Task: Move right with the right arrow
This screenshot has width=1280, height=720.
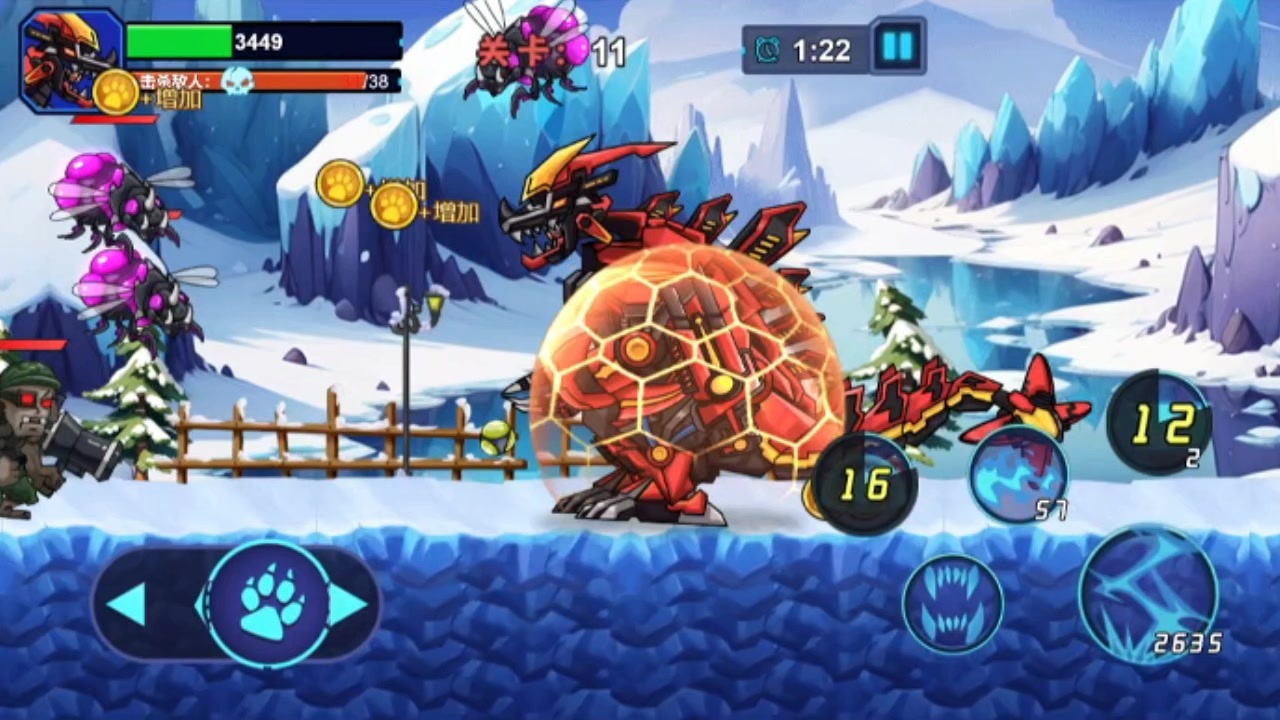Action: (348, 604)
